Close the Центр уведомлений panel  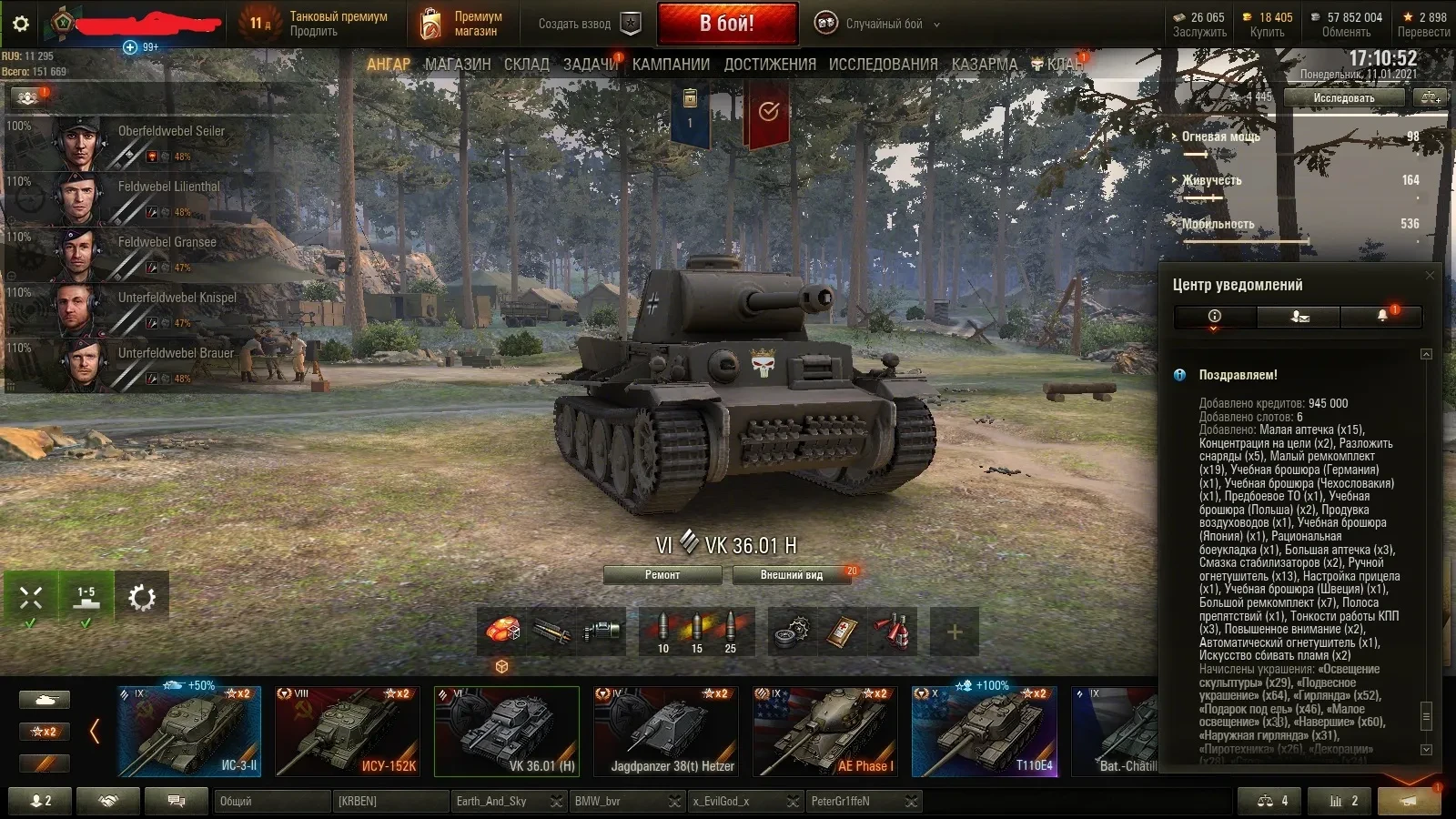click(1430, 275)
